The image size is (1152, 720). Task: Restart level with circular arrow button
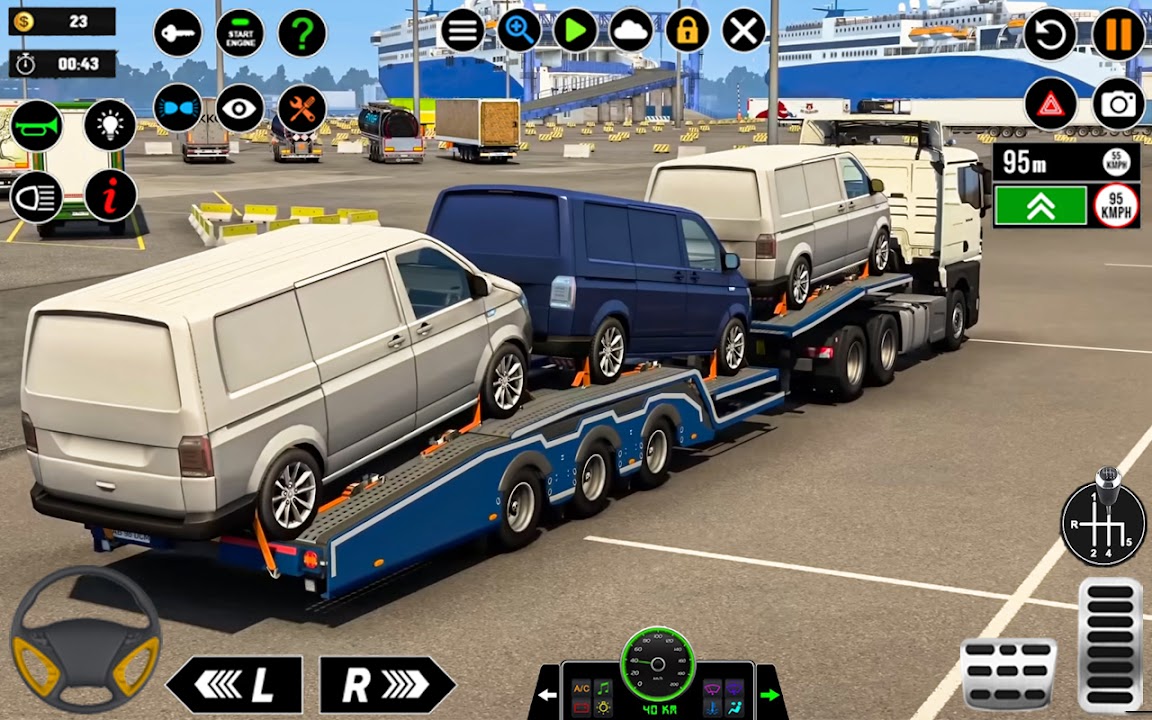pyautogui.click(x=1050, y=35)
